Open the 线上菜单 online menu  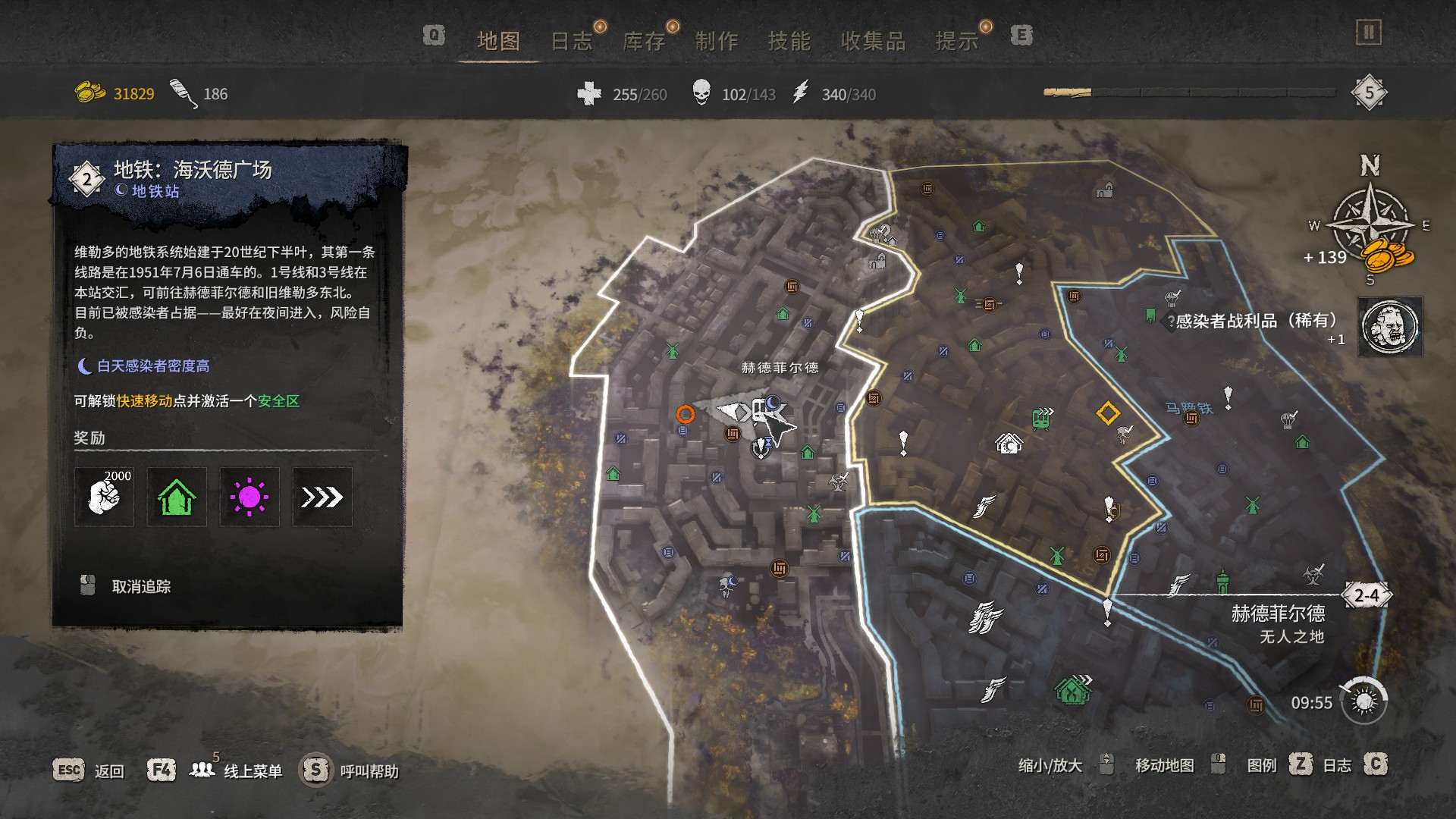[x=253, y=771]
